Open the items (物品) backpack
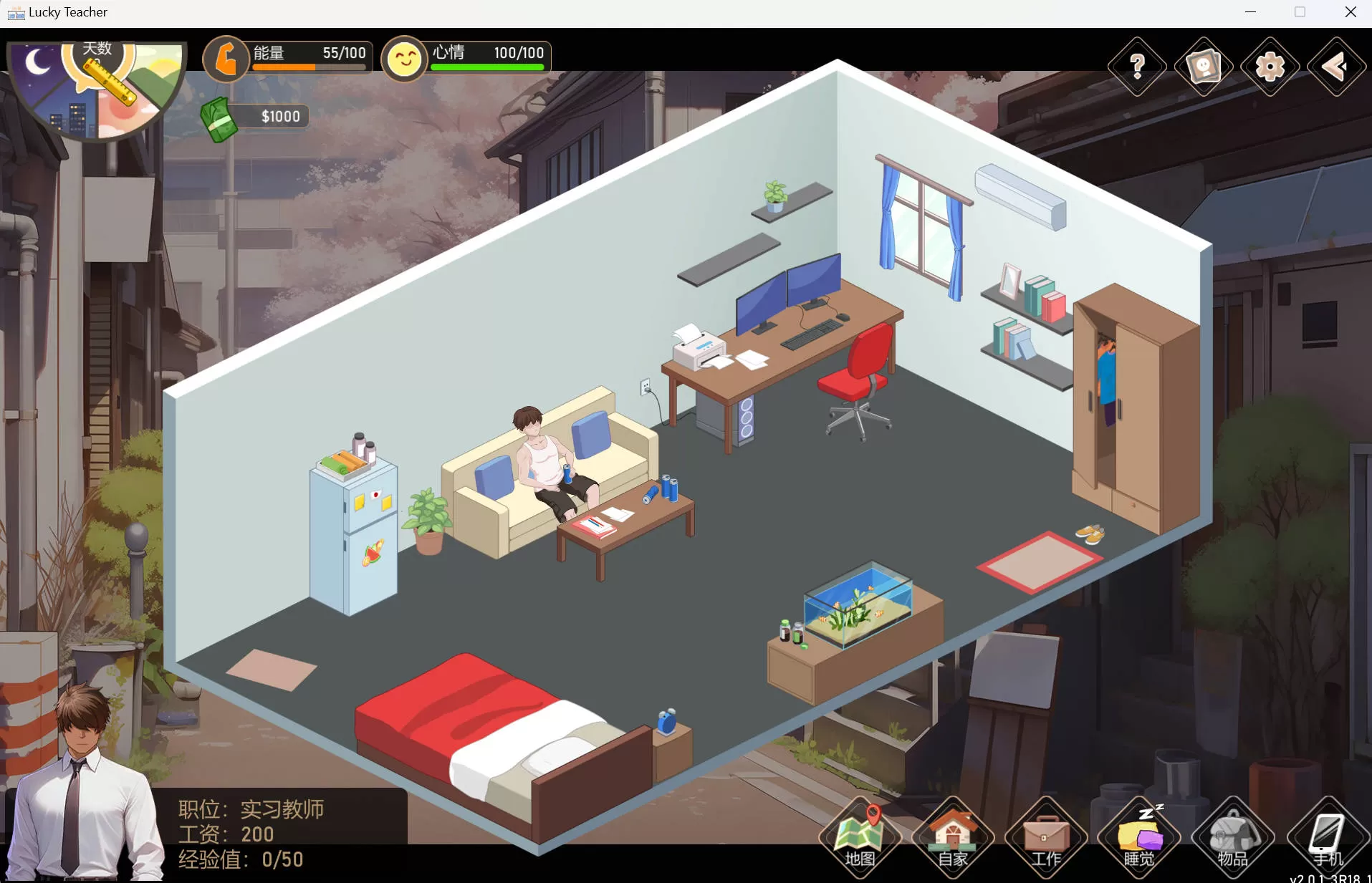Image resolution: width=1372 pixels, height=883 pixels. click(x=1232, y=838)
